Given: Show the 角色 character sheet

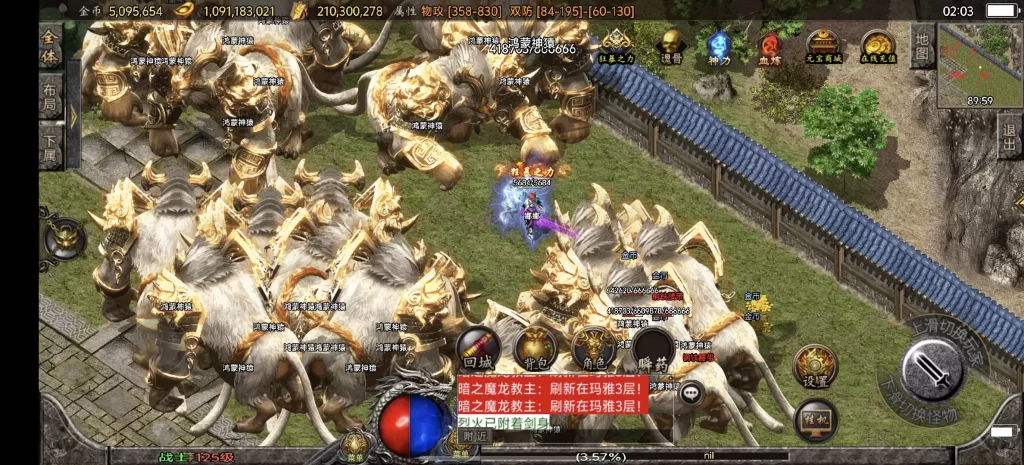Looking at the screenshot, I should point(592,350).
